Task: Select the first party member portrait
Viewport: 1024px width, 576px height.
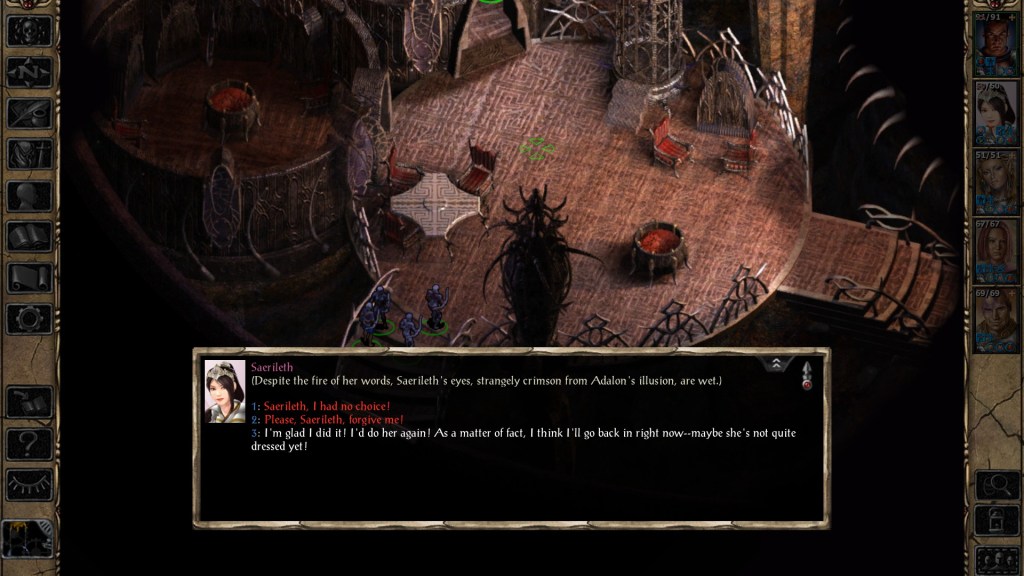Action: [996, 47]
